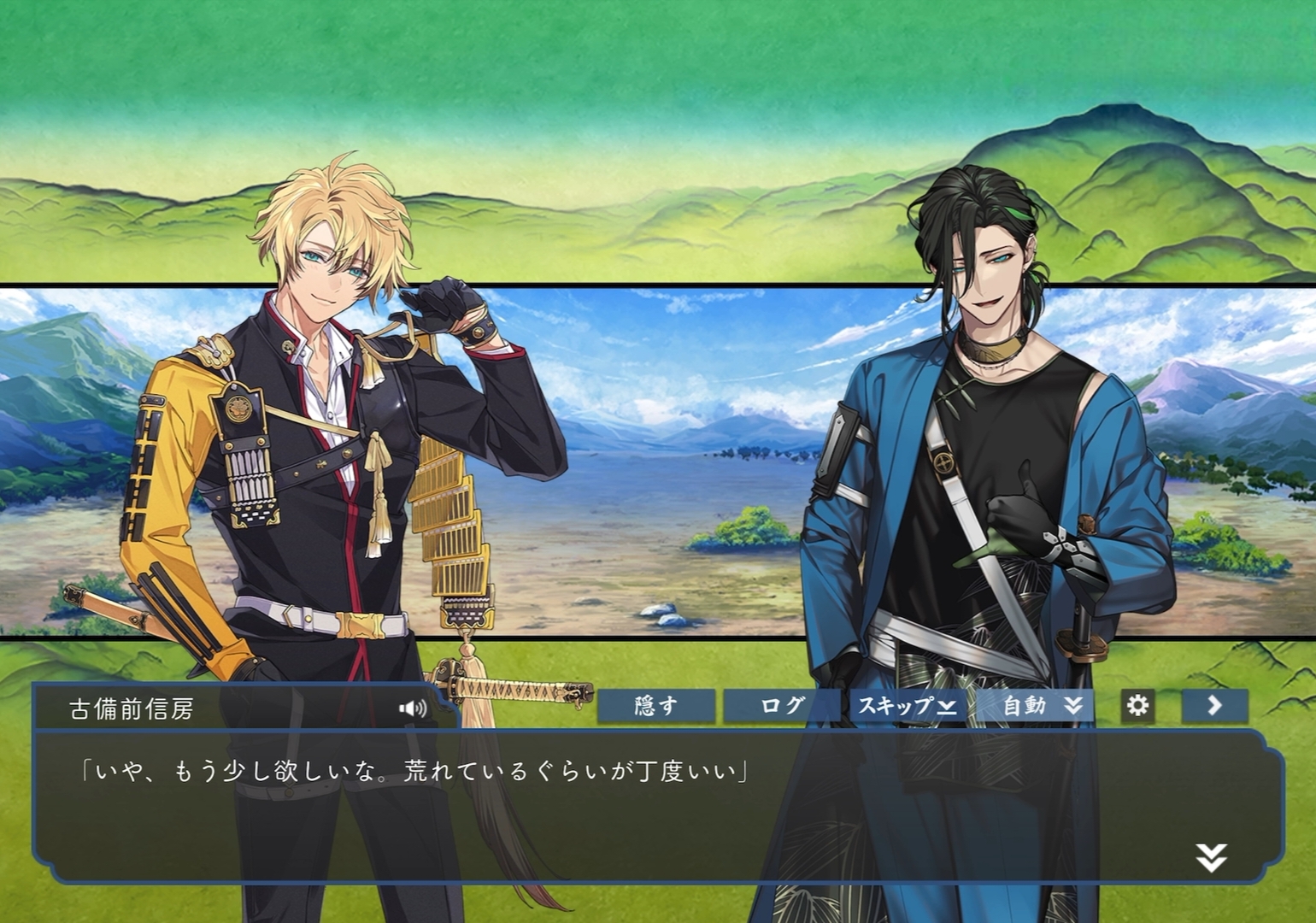Open settings via the gear icon
The height and width of the screenshot is (923, 1316).
tap(1137, 706)
